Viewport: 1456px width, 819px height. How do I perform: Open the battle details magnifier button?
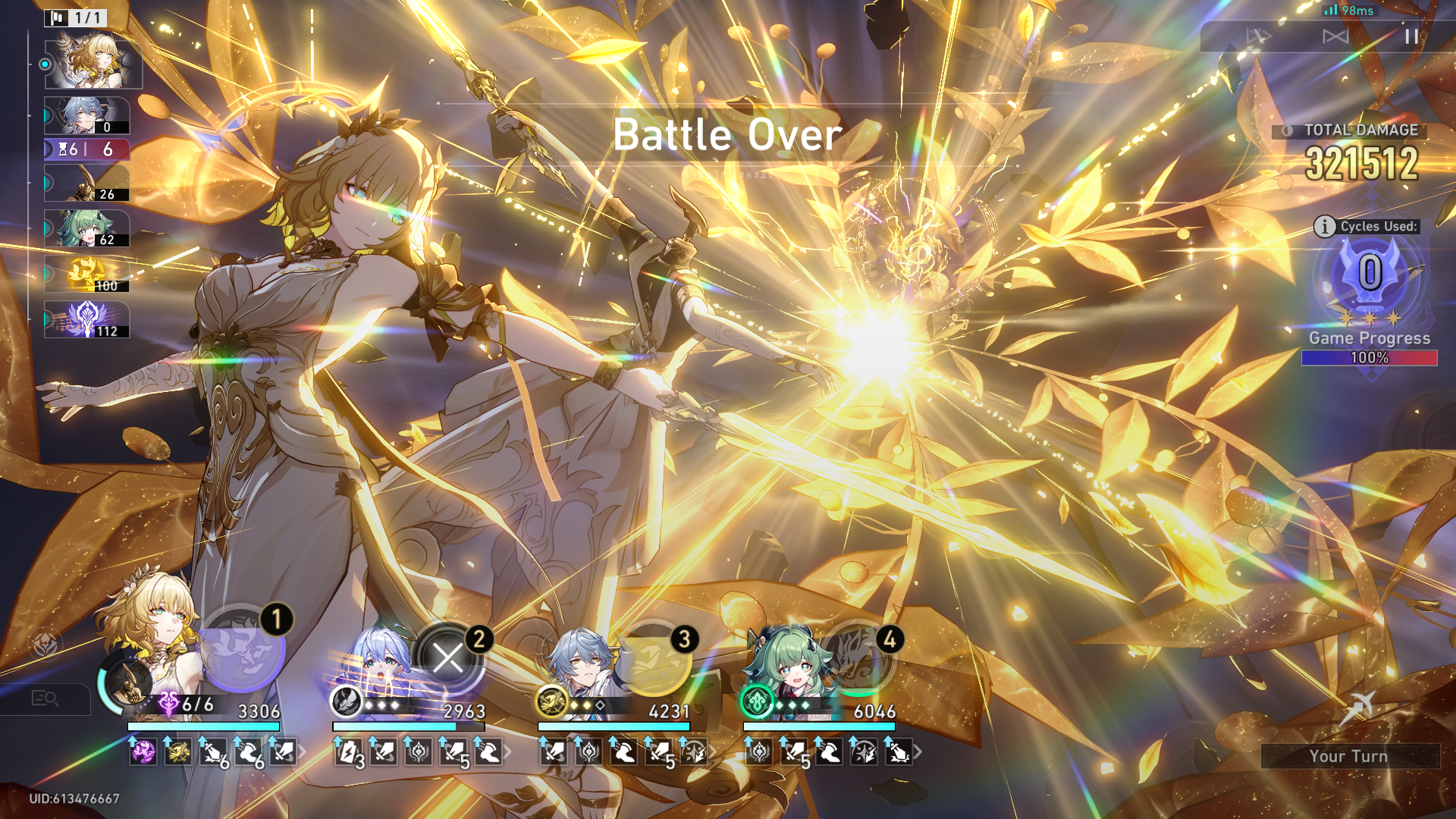[45, 698]
